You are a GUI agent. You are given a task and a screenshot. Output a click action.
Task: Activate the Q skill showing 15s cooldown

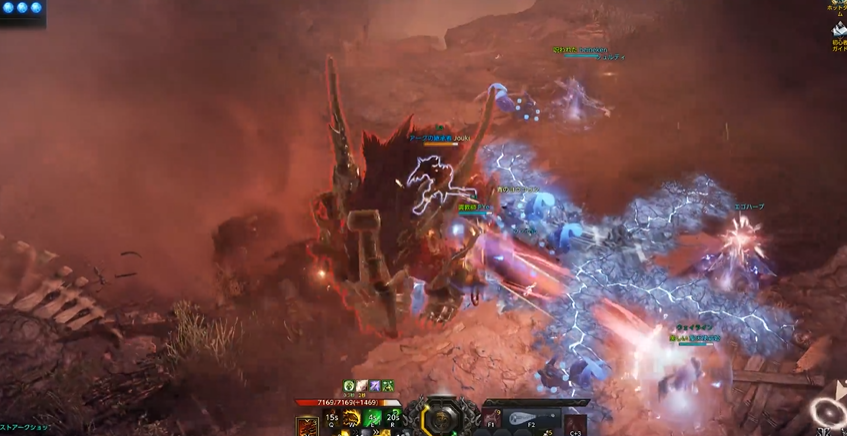[x=331, y=418]
